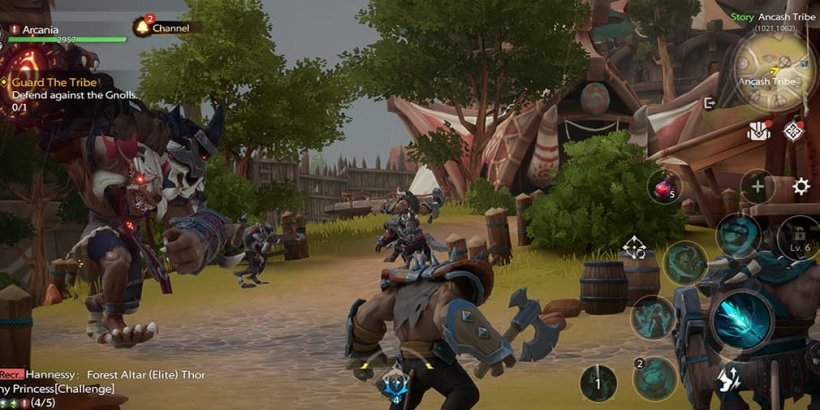Viewport: 820px width, 410px height.
Task: Toggle the target lock crosshair icon
Action: click(634, 247)
